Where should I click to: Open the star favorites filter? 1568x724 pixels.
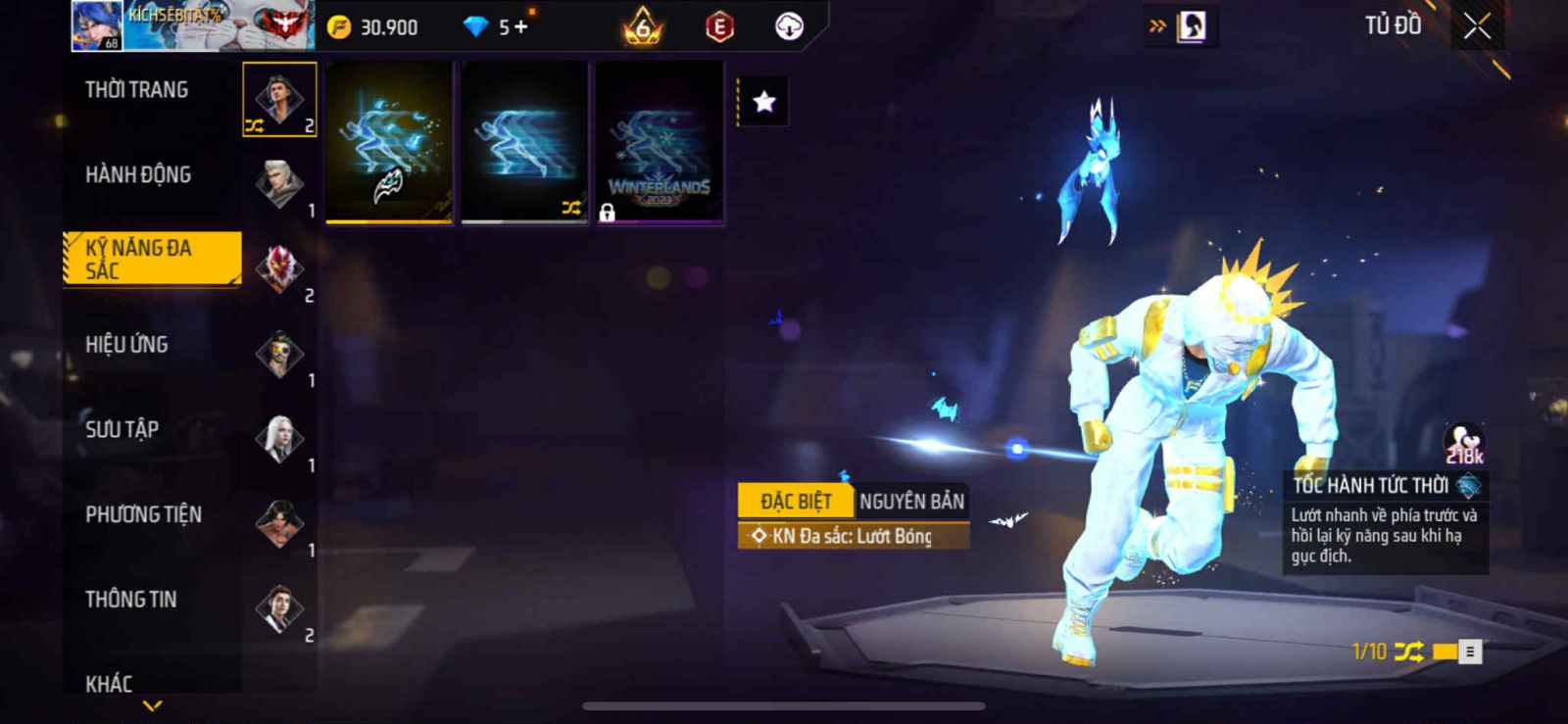(x=763, y=102)
